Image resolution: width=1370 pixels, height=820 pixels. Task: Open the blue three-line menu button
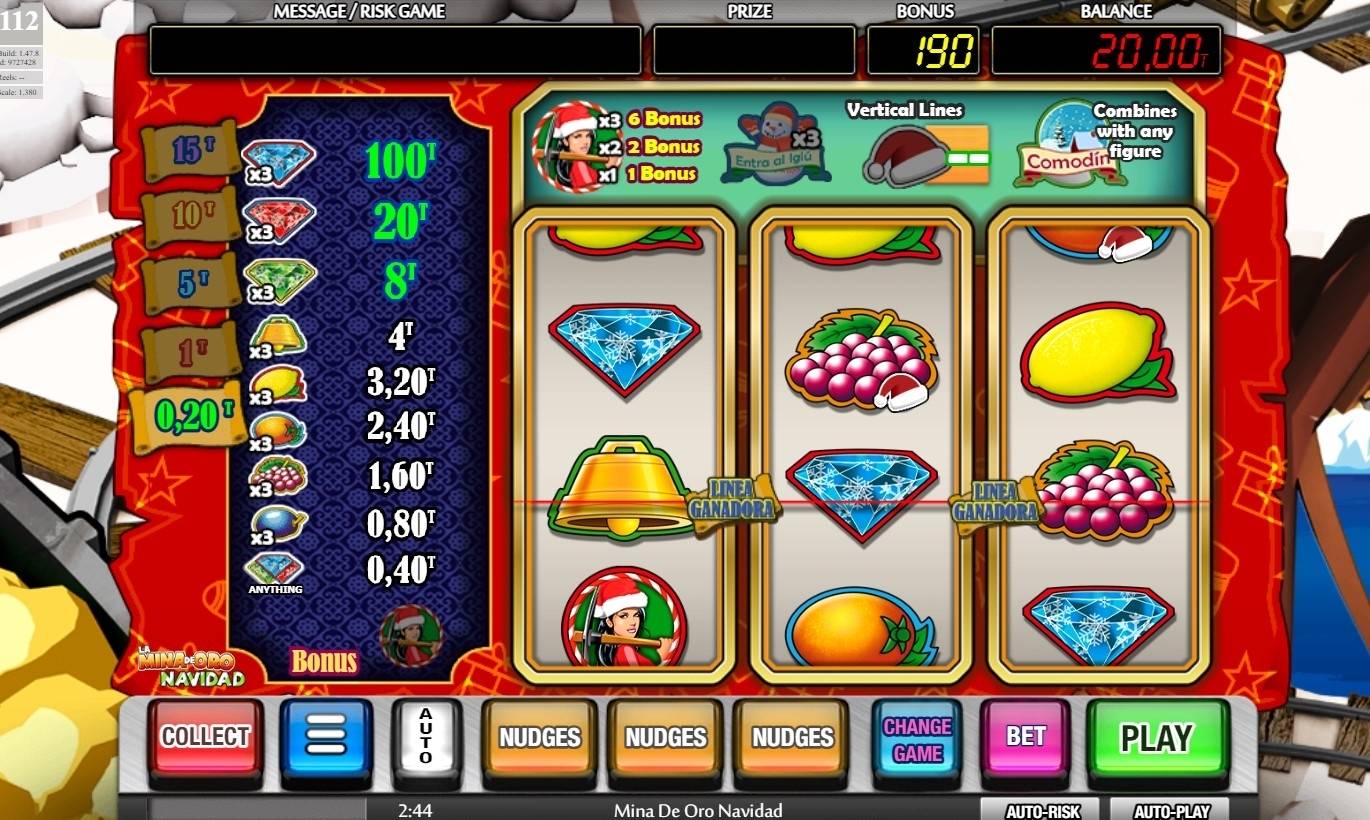click(326, 737)
